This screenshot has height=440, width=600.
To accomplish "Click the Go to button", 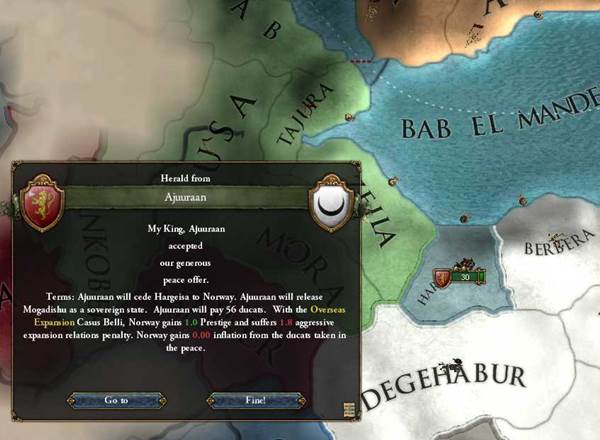I will click(x=116, y=400).
